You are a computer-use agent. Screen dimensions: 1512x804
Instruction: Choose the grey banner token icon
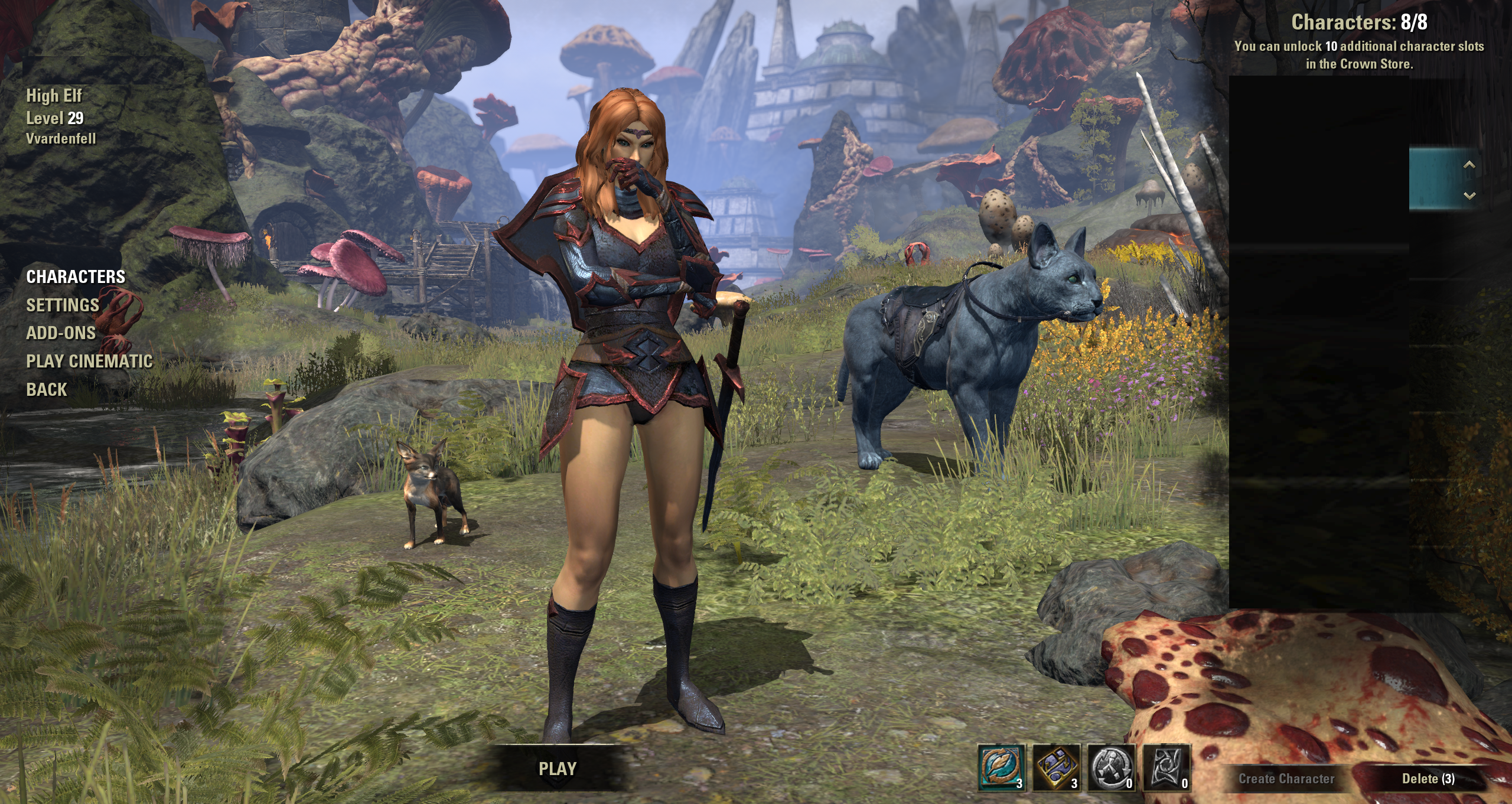click(x=1166, y=767)
